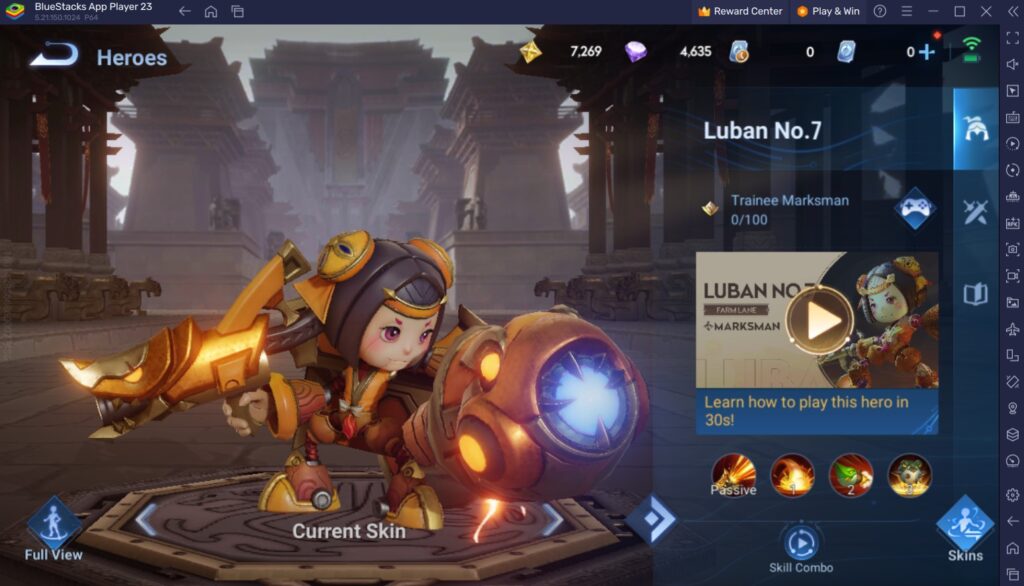This screenshot has width=1024, height=586.
Task: Add more currency with the plus button
Action: point(927,51)
